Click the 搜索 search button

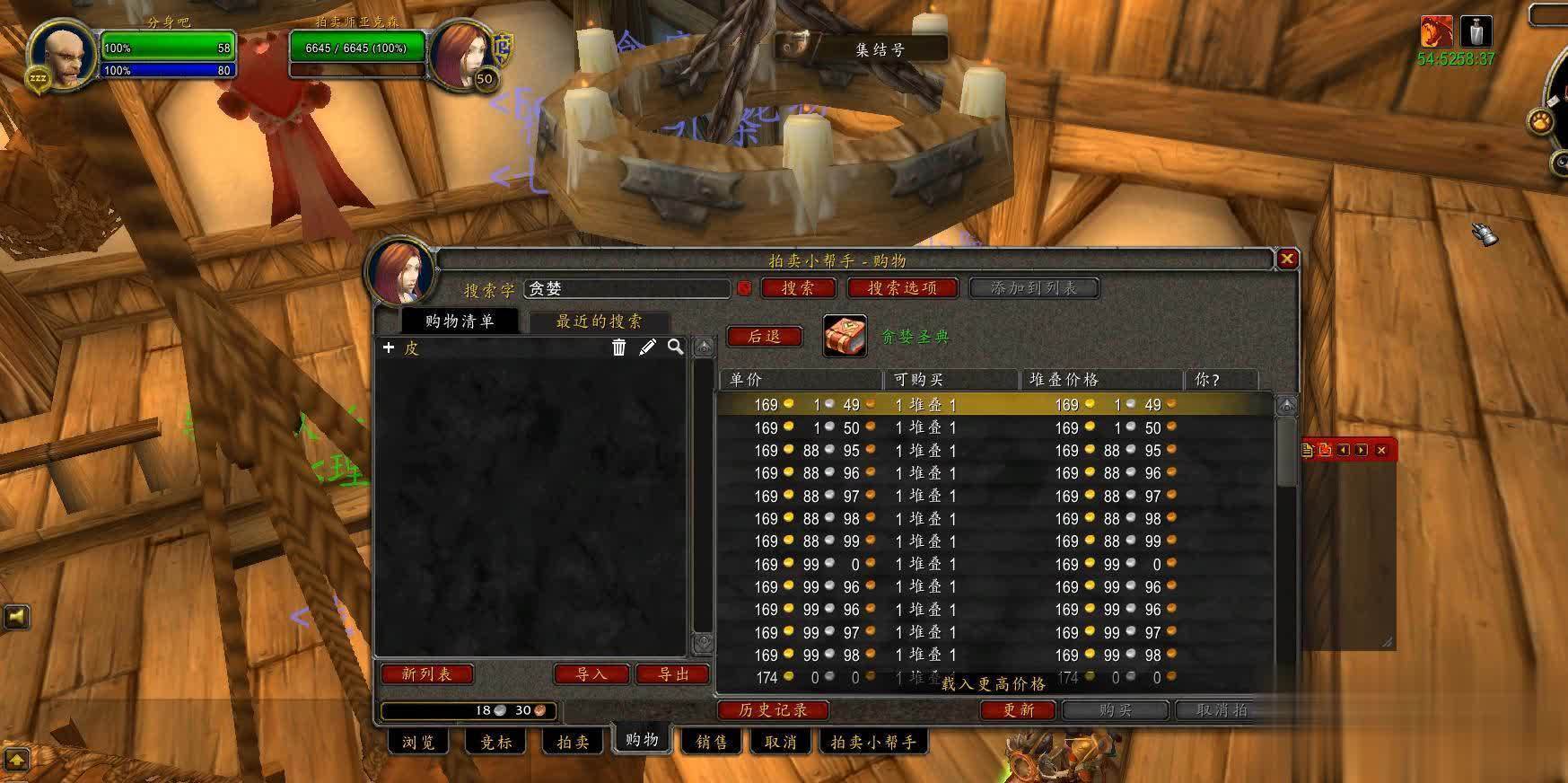(x=798, y=288)
